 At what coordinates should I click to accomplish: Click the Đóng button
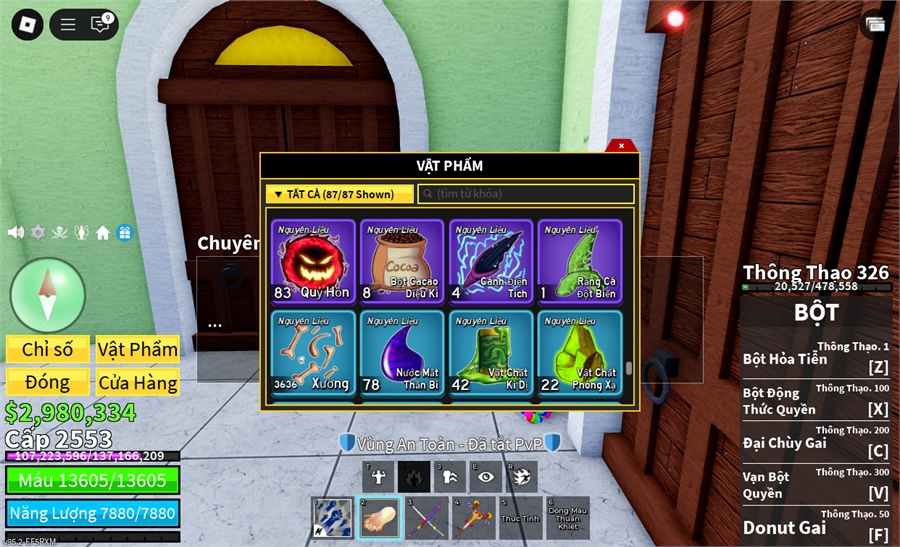click(x=48, y=382)
